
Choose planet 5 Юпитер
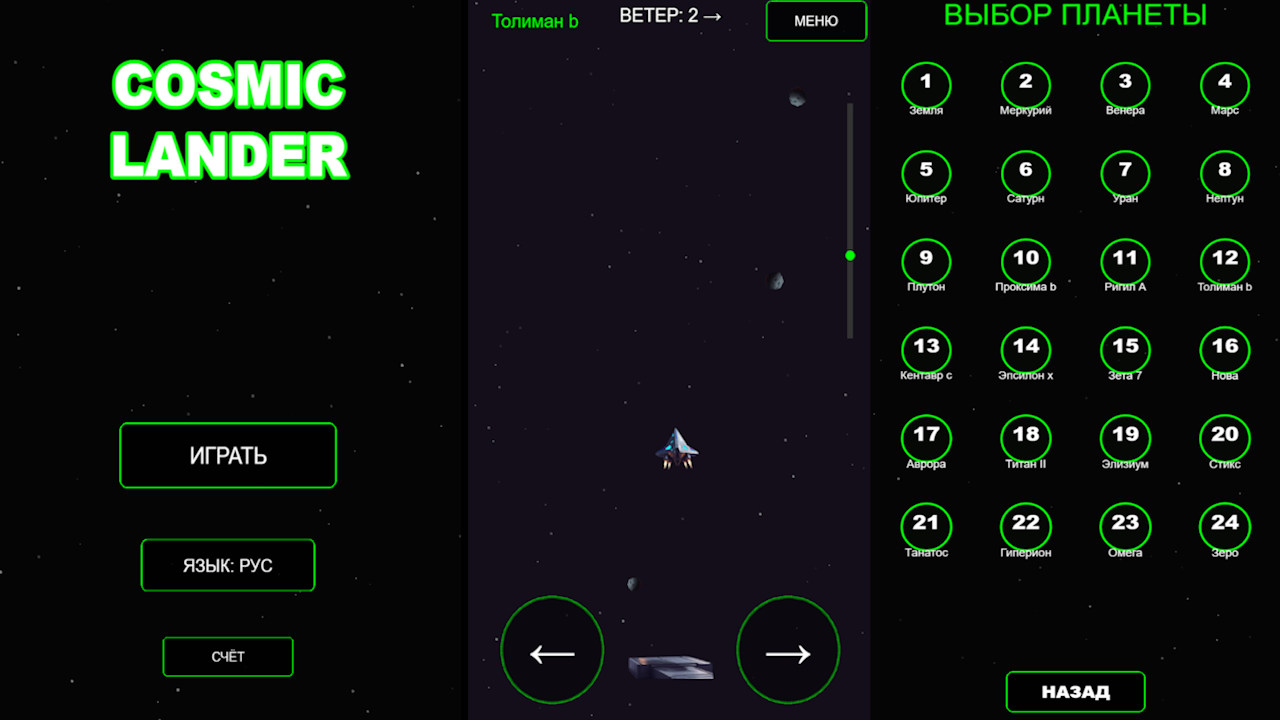(926, 172)
